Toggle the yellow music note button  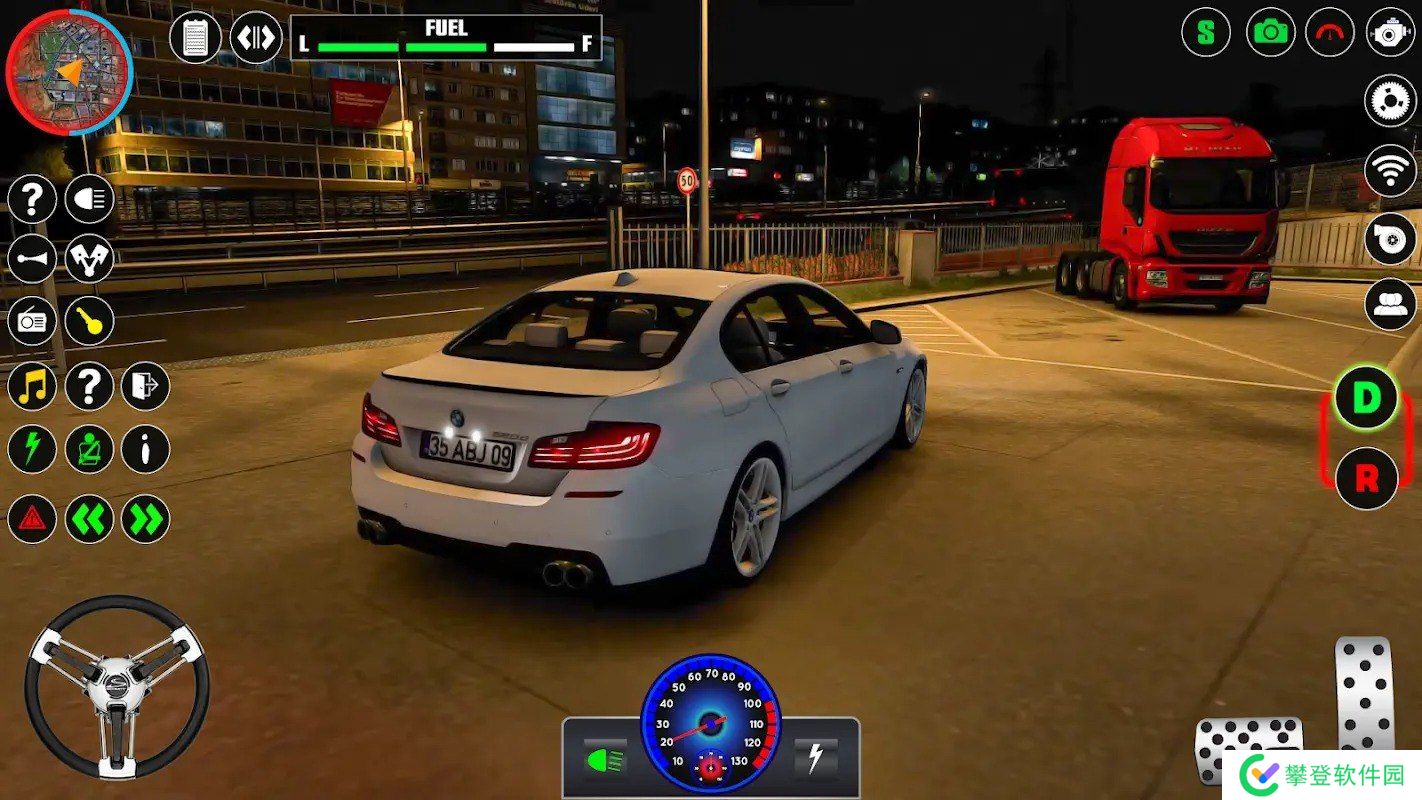pyautogui.click(x=32, y=386)
